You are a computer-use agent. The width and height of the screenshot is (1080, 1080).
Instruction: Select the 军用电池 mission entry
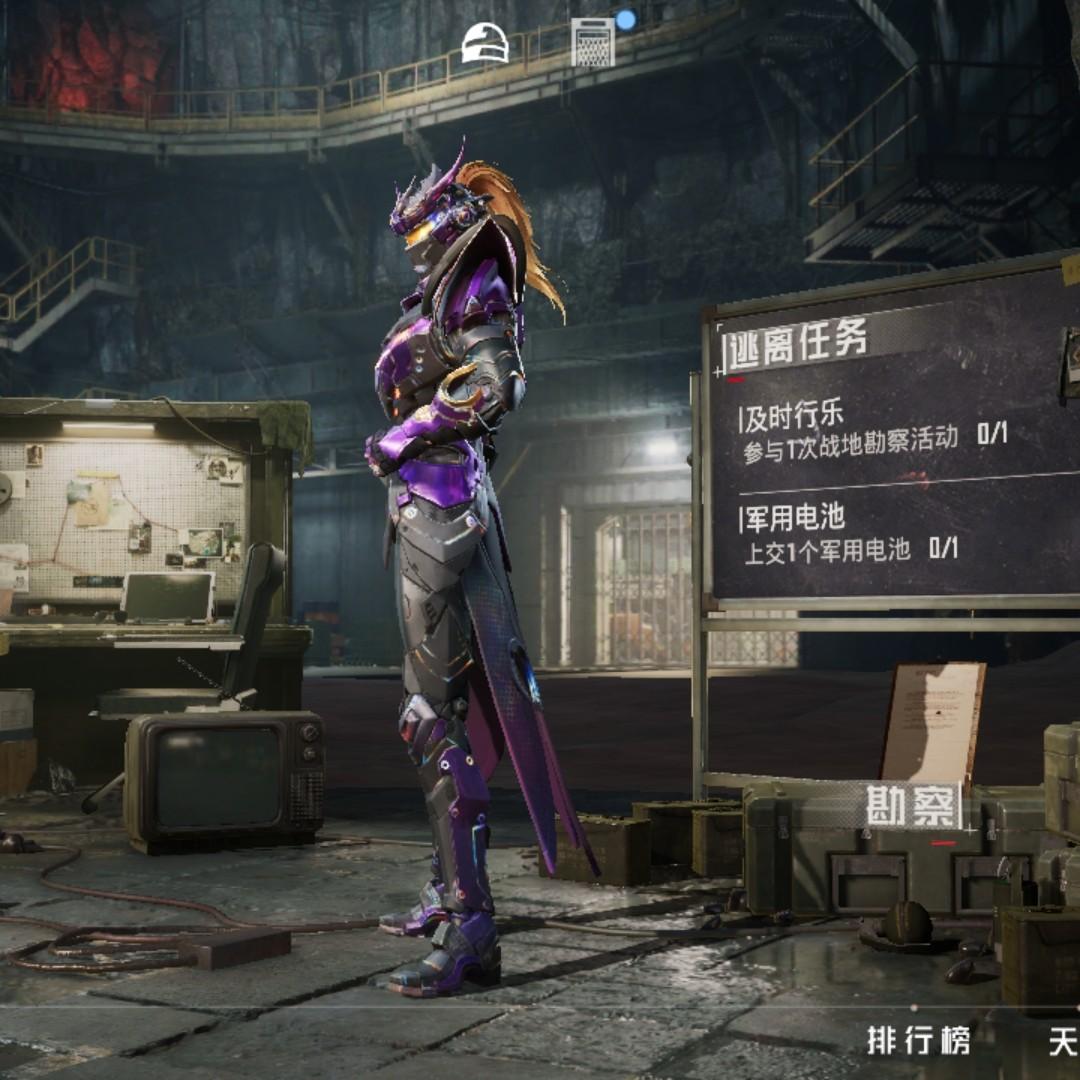[x=850, y=533]
